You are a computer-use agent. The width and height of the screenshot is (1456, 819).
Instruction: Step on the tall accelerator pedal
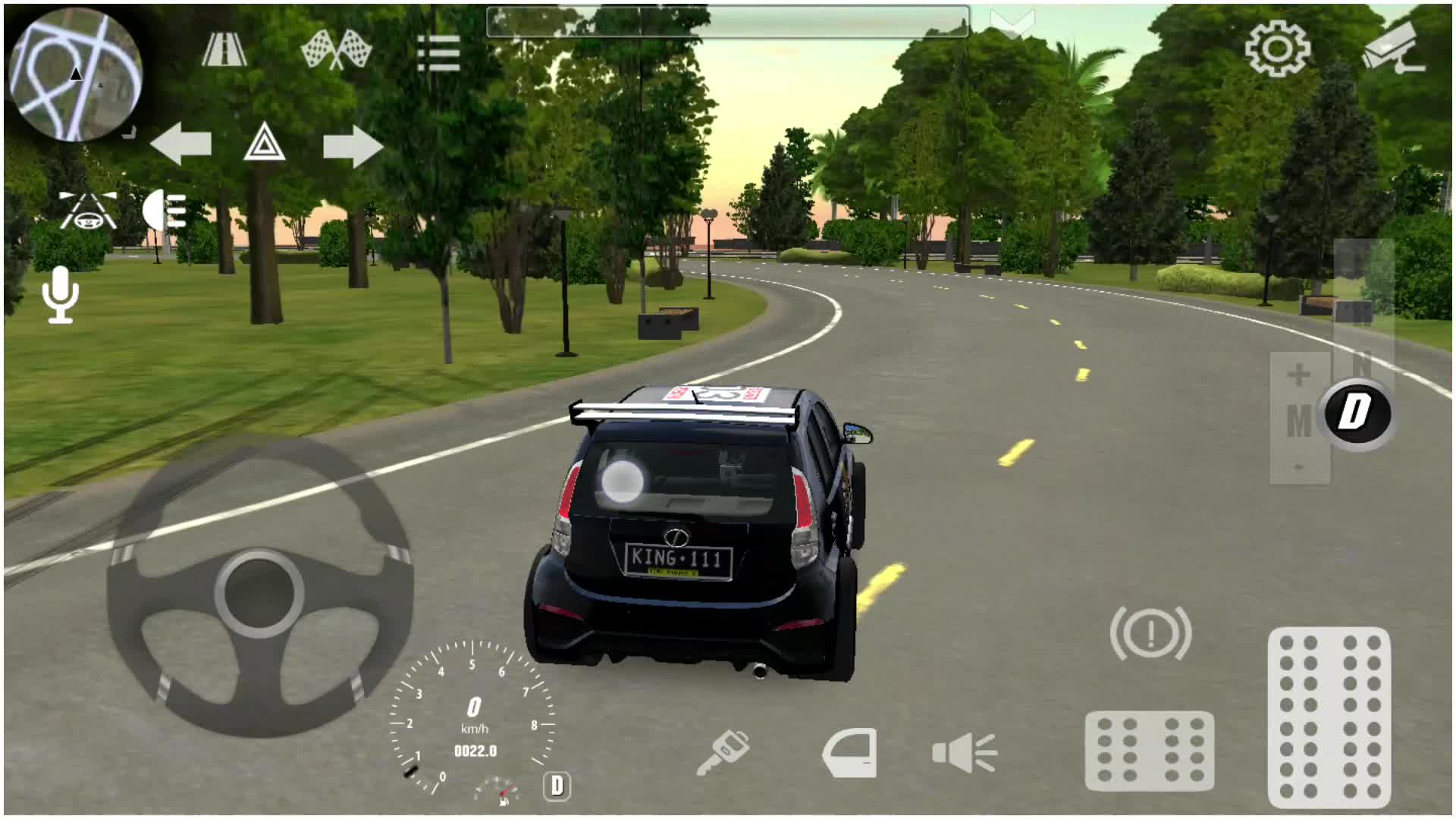(1329, 717)
